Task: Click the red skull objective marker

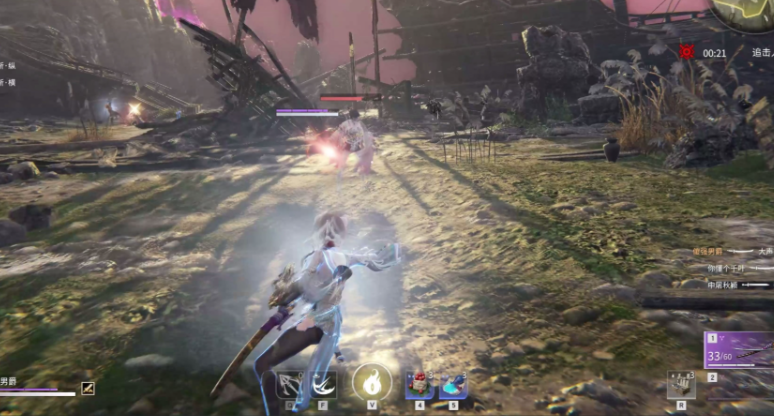Action: [x=687, y=51]
